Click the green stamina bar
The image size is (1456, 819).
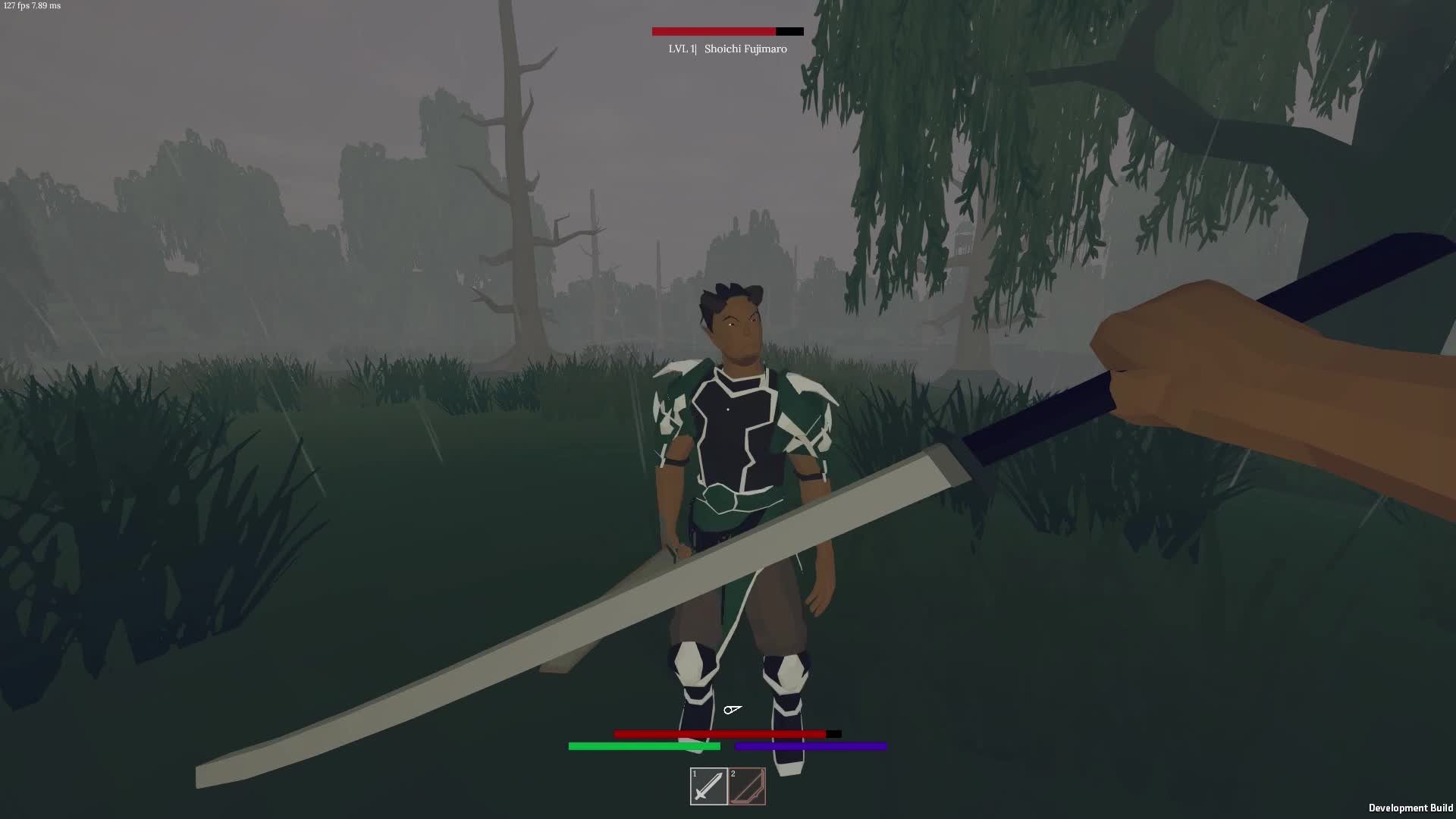point(643,746)
